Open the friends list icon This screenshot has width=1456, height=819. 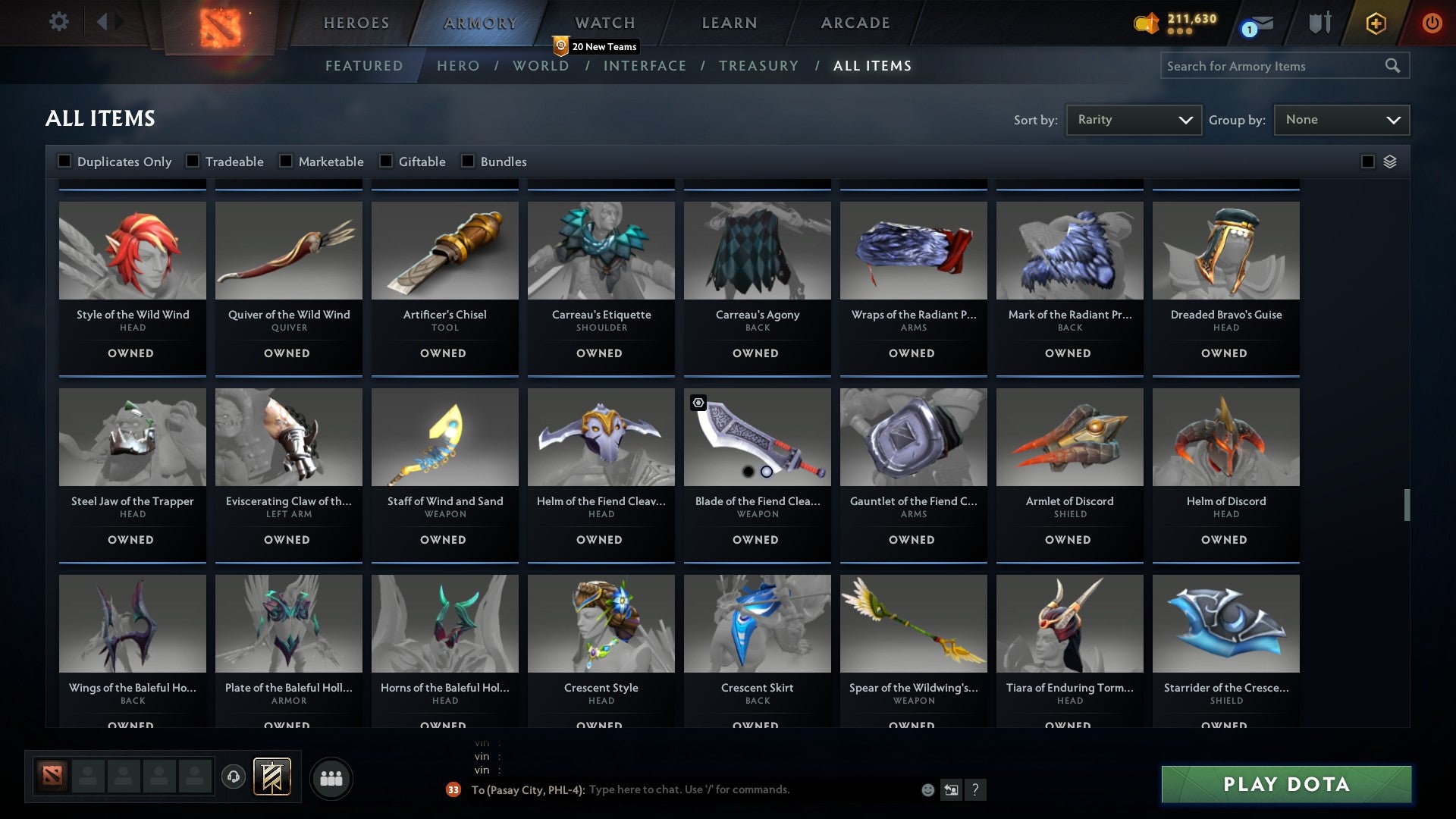(x=331, y=777)
